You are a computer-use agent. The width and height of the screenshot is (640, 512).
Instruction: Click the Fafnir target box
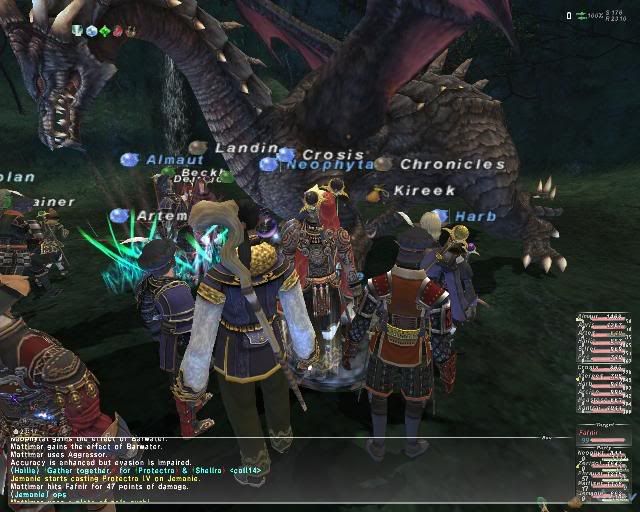604,437
